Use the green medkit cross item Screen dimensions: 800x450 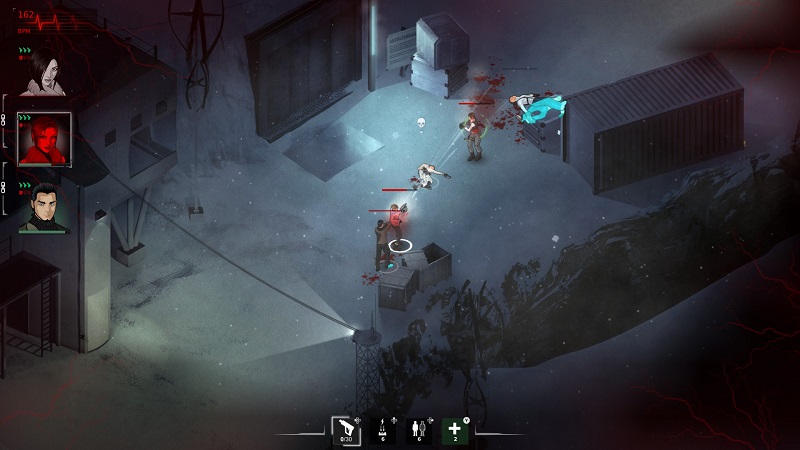[x=455, y=430]
